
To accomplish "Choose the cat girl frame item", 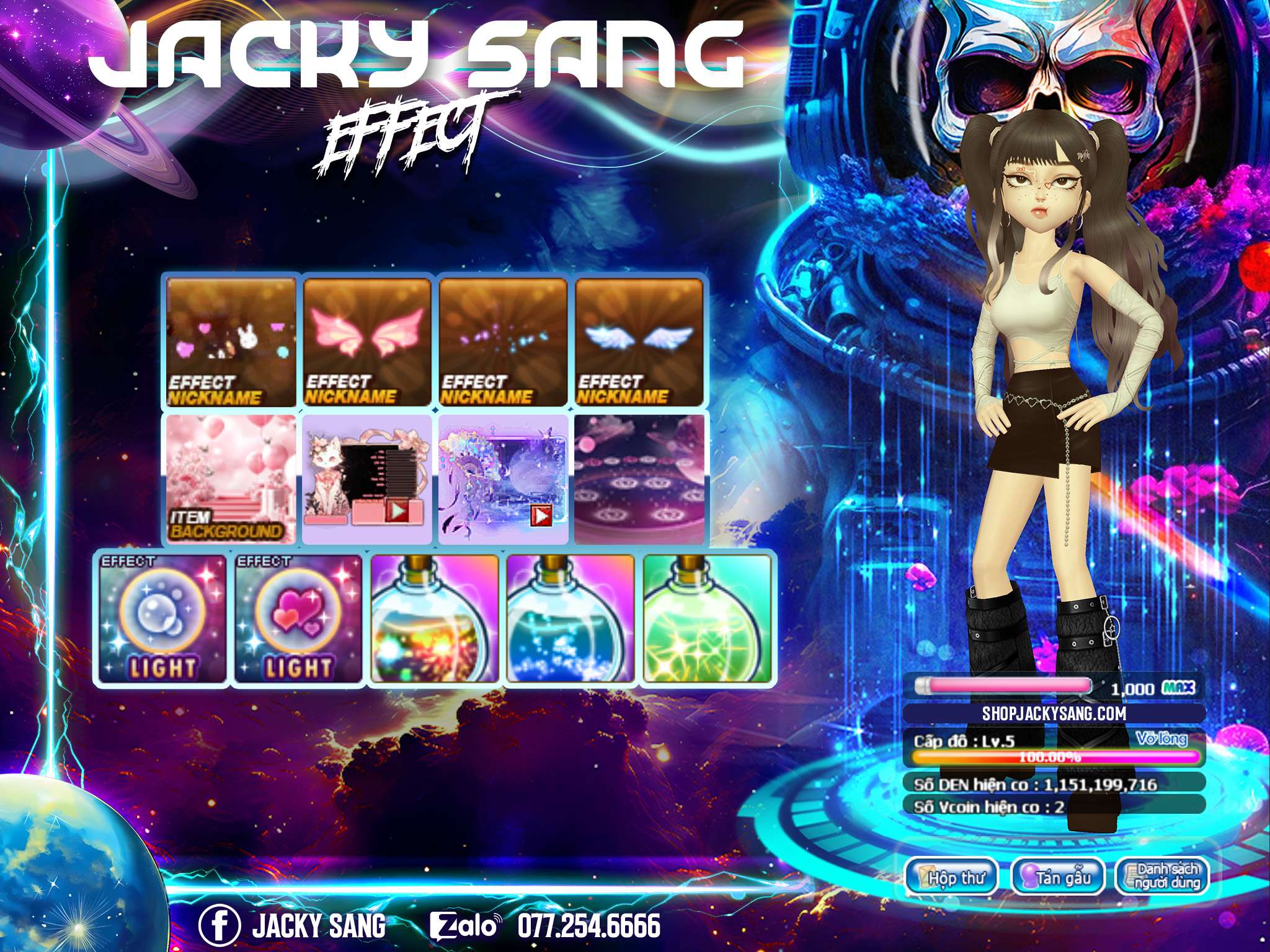I will tap(367, 479).
